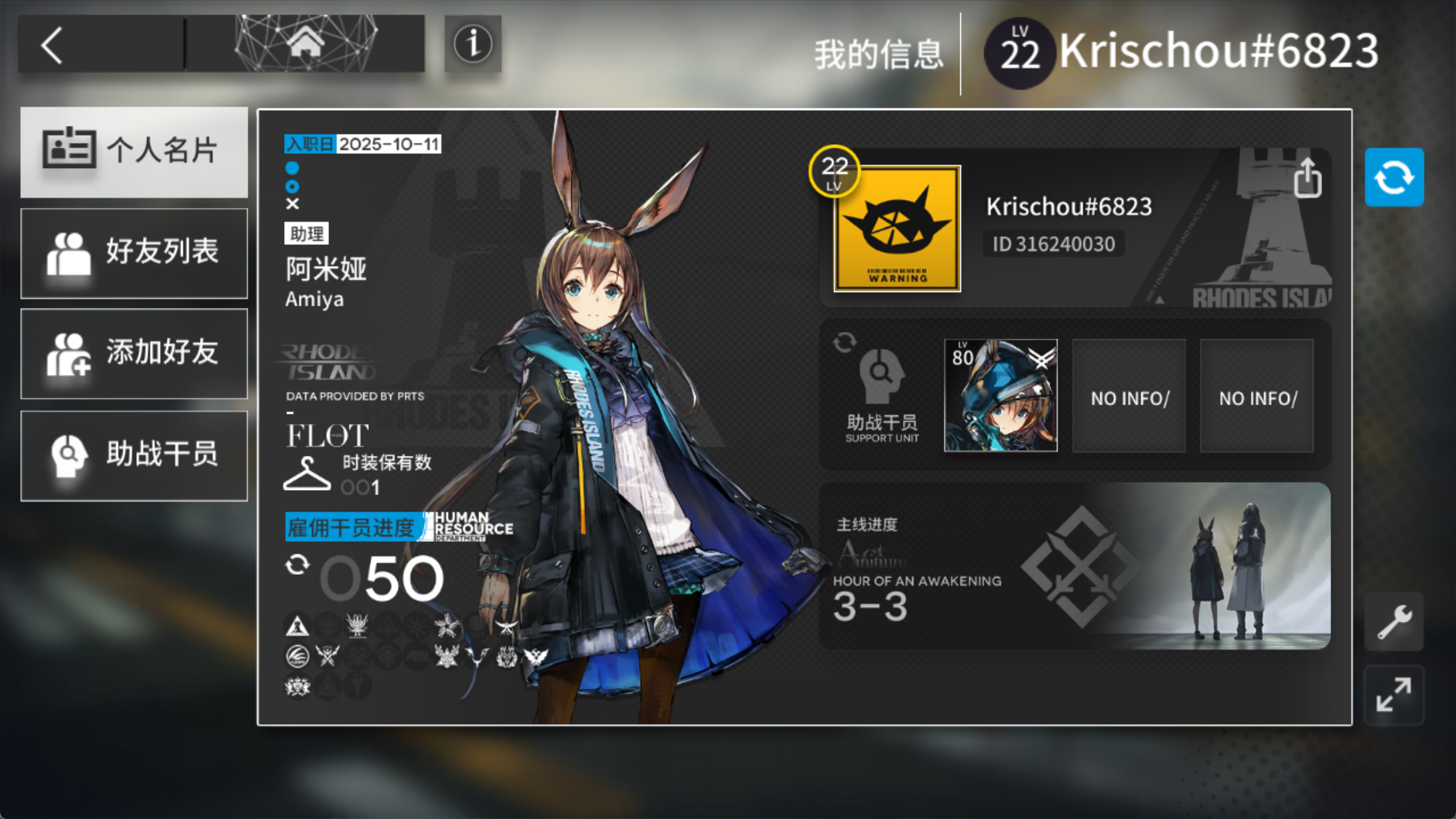Click the share icon on the profile card
The width and height of the screenshot is (1456, 819).
[1309, 181]
